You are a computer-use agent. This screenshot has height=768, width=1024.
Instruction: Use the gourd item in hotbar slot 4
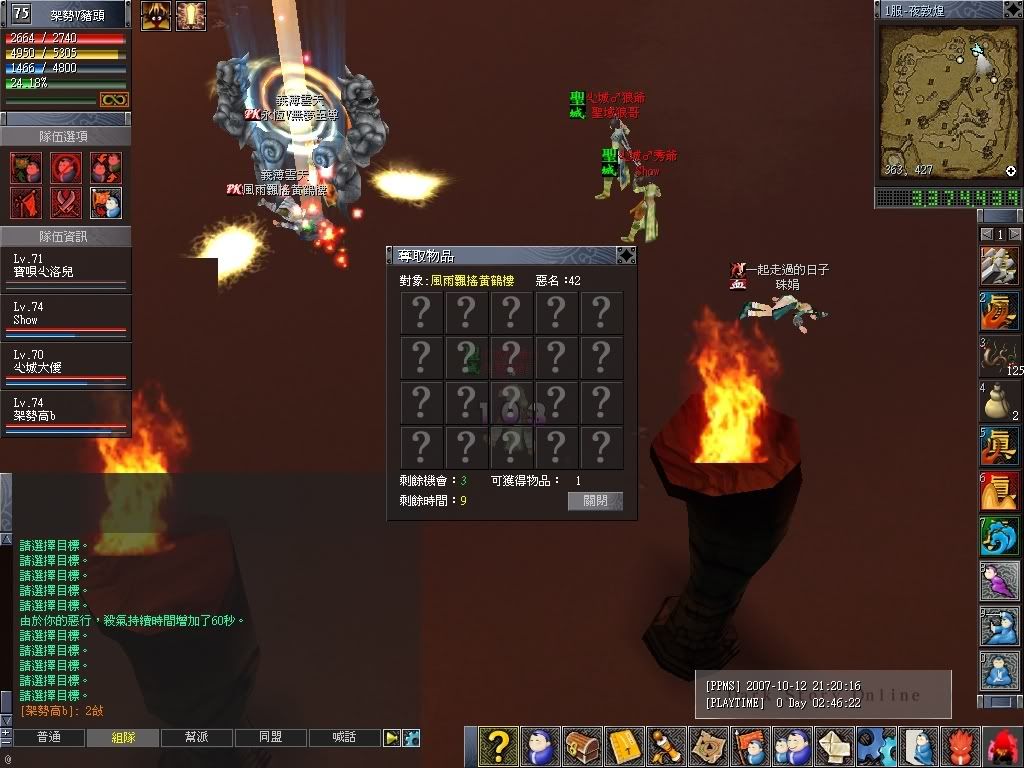pos(997,402)
